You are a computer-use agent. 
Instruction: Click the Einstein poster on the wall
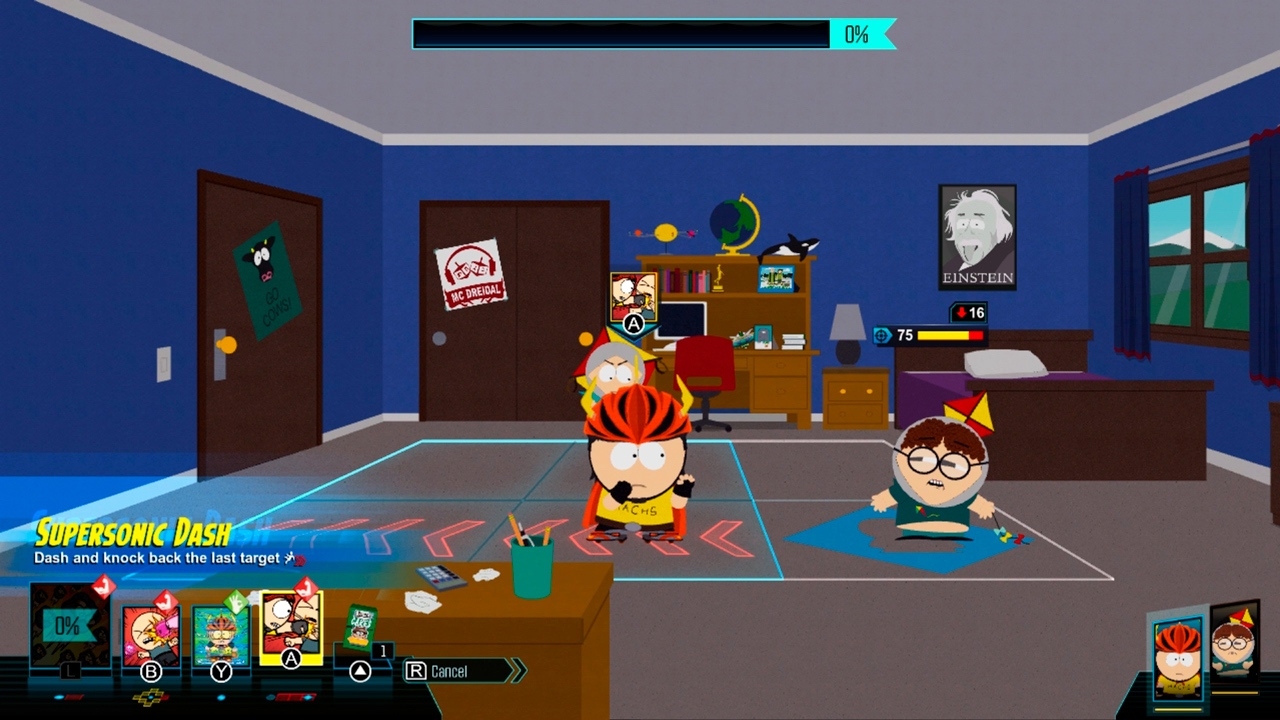tap(976, 234)
